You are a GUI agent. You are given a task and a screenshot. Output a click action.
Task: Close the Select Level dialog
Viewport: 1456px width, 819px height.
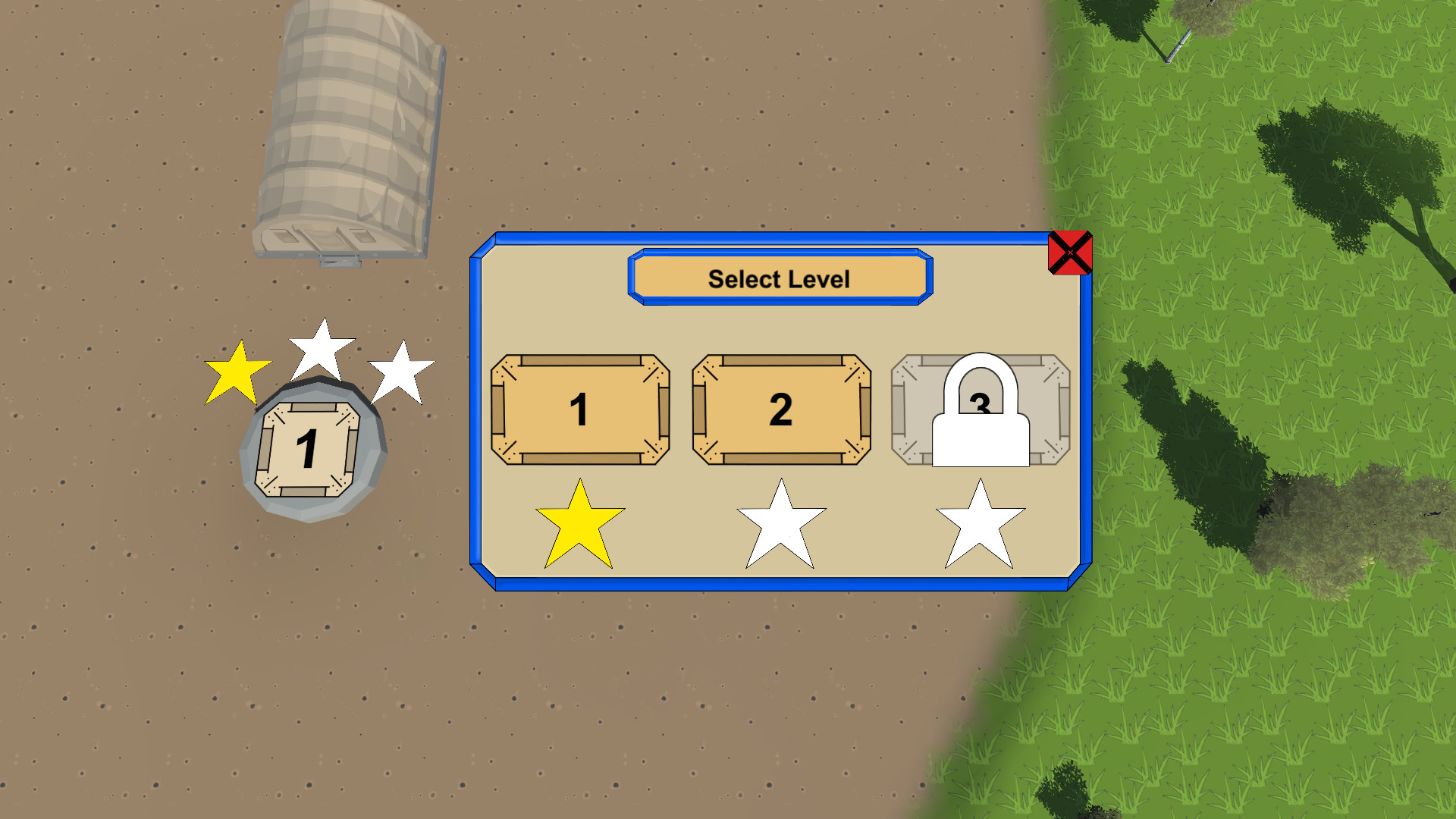[x=1069, y=253]
